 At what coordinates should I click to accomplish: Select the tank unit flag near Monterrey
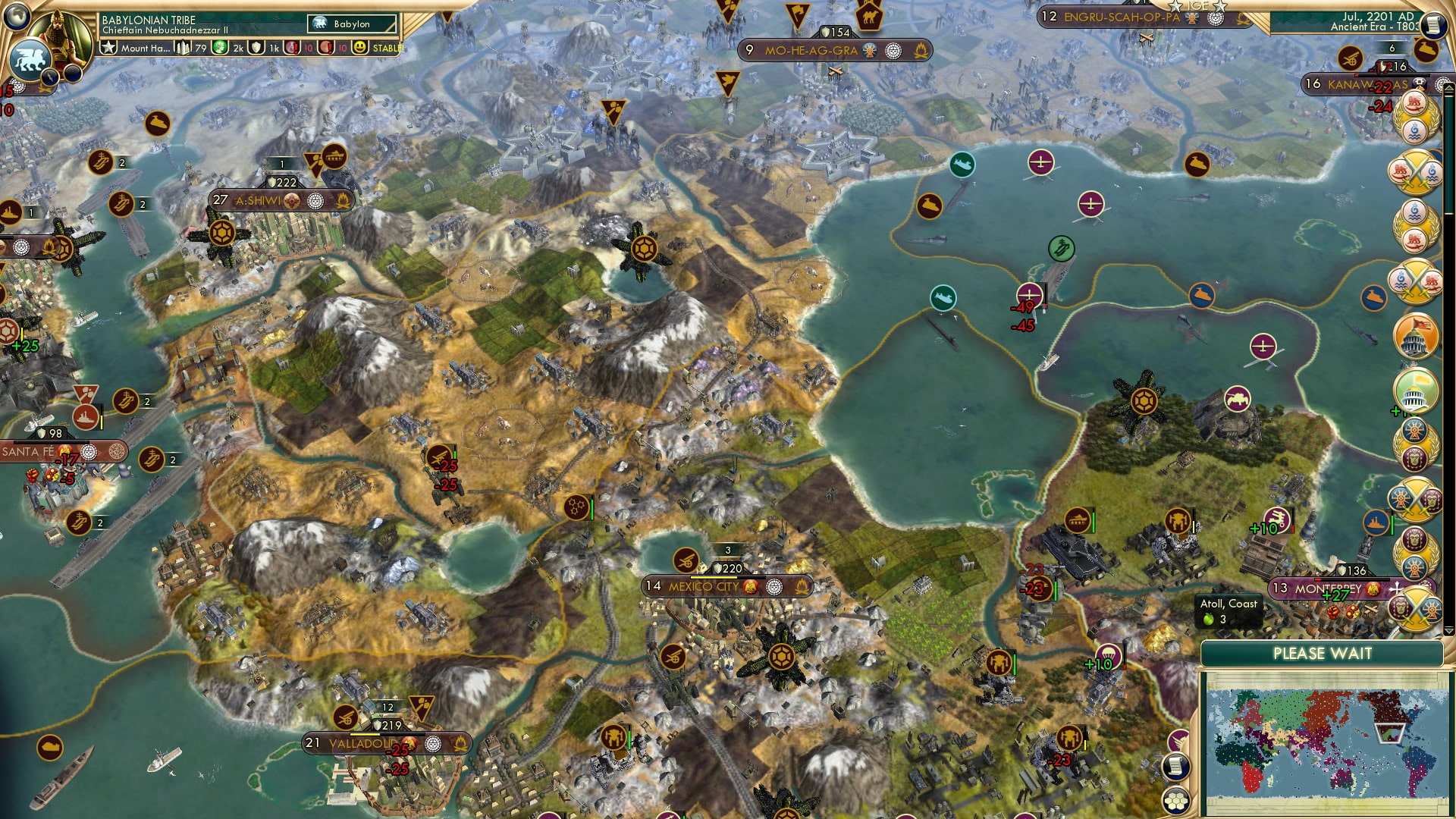click(x=1078, y=519)
